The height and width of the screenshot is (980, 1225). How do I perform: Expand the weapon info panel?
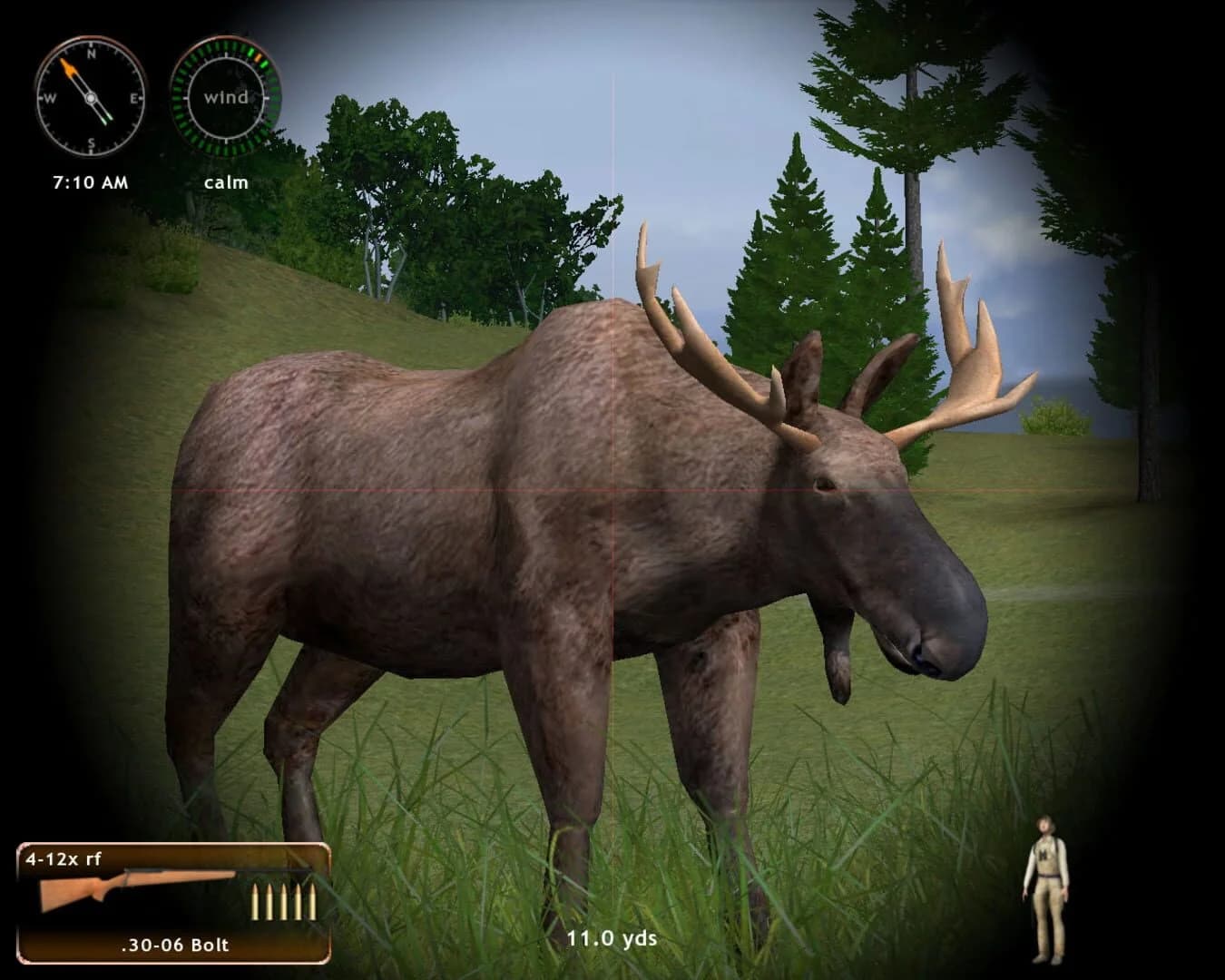pyautogui.click(x=172, y=903)
